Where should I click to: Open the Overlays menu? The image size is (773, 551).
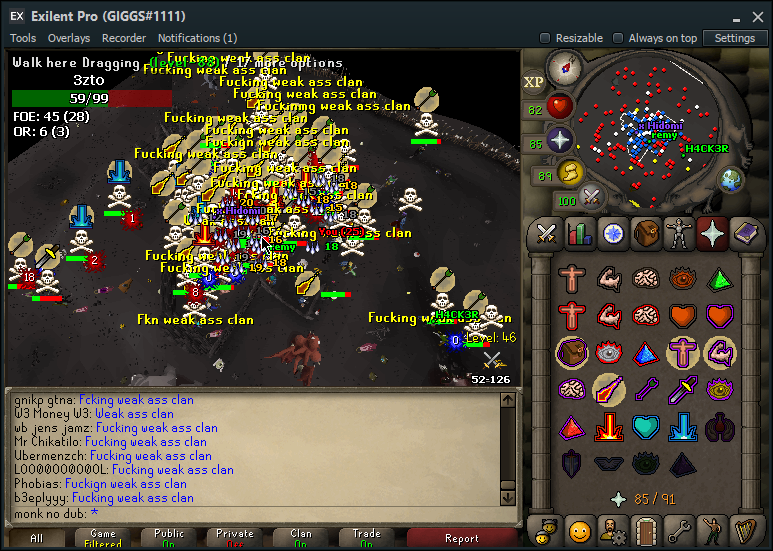coord(69,38)
